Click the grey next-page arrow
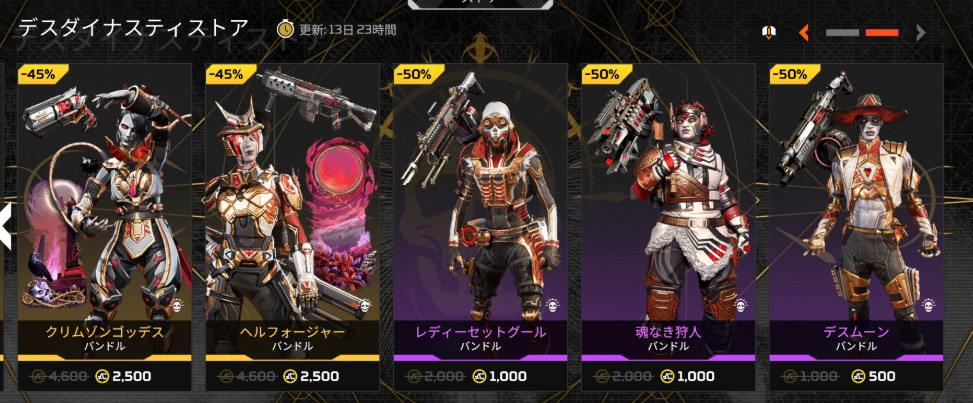The width and height of the screenshot is (973, 403). tap(921, 32)
